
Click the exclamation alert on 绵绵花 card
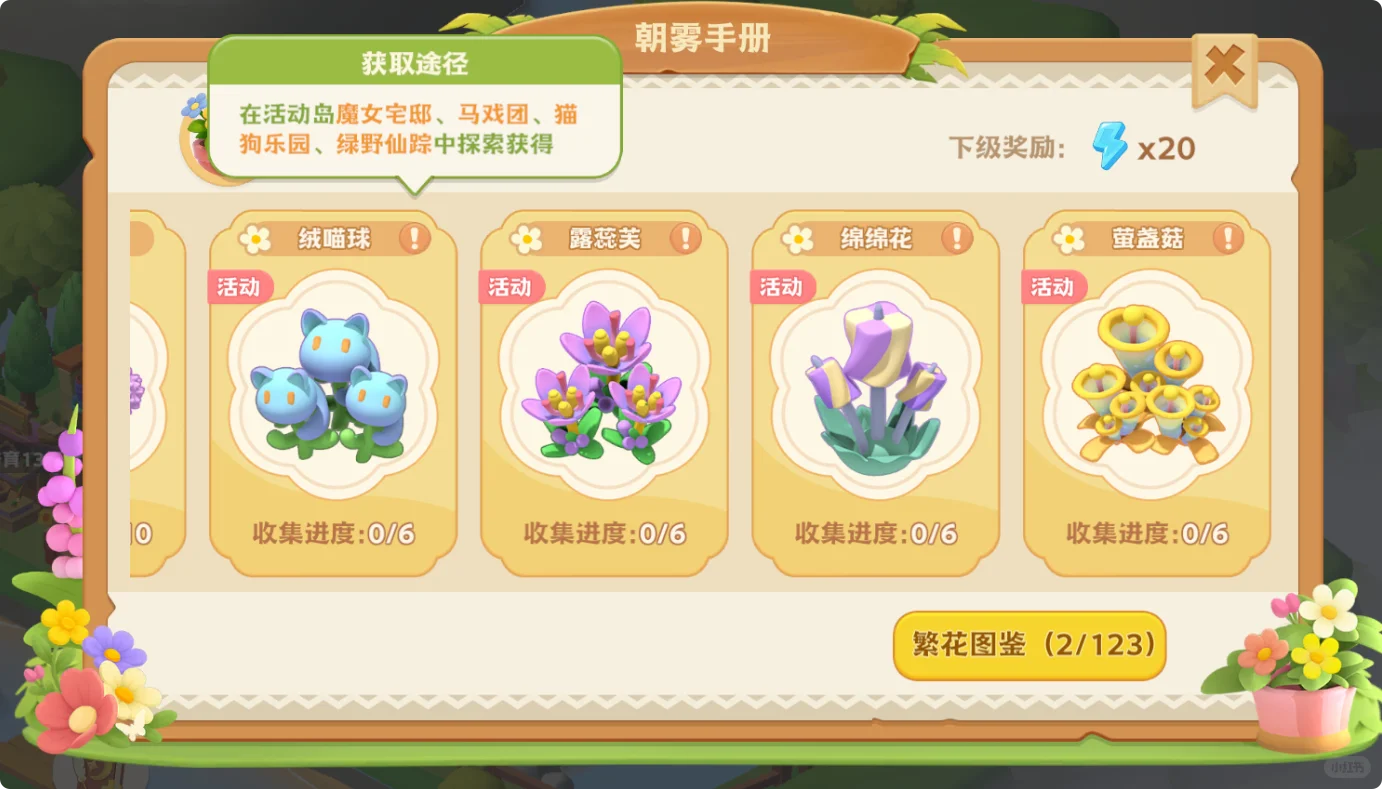[x=958, y=238]
